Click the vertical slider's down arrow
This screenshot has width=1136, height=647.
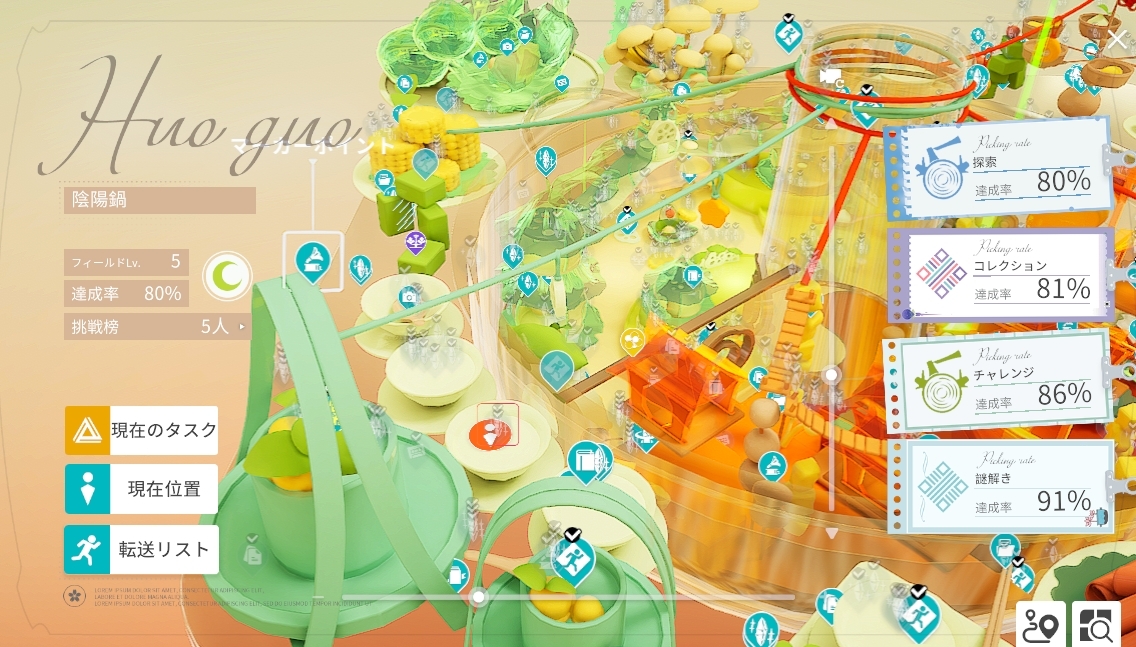coord(830,534)
